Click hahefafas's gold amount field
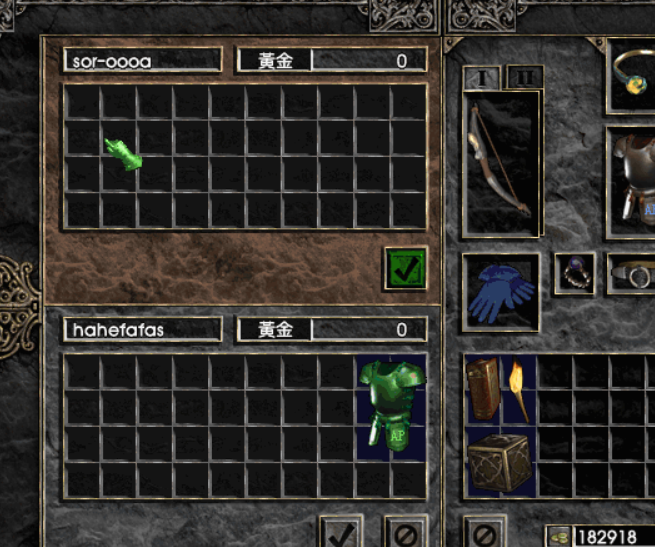Image resolution: width=655 pixels, height=547 pixels. pyautogui.click(x=370, y=330)
